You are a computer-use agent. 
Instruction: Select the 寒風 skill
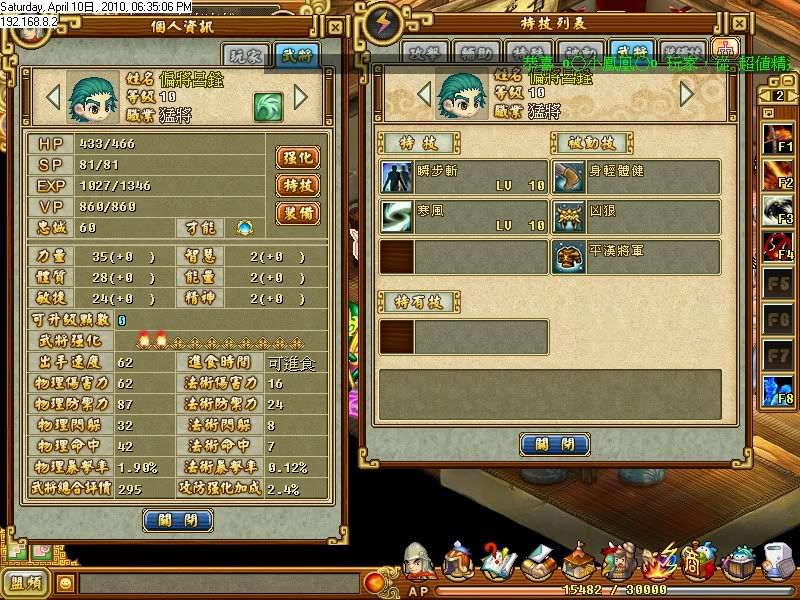tap(464, 217)
